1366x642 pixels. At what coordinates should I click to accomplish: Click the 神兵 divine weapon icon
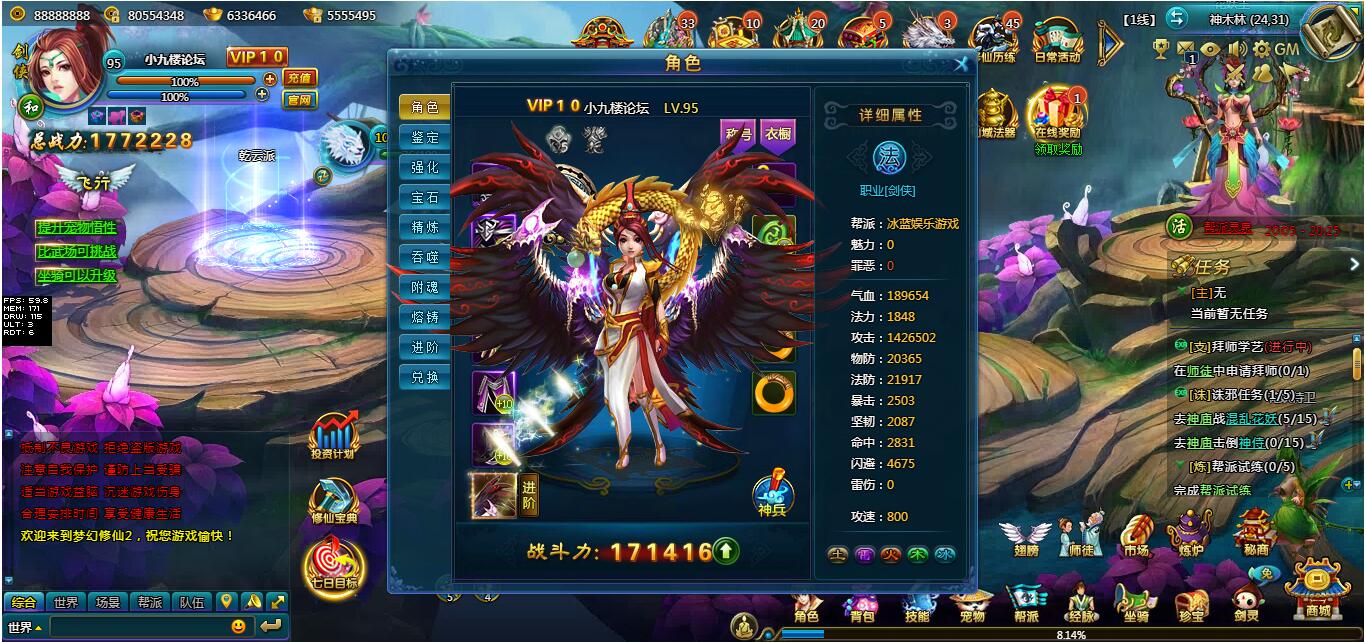click(x=771, y=492)
